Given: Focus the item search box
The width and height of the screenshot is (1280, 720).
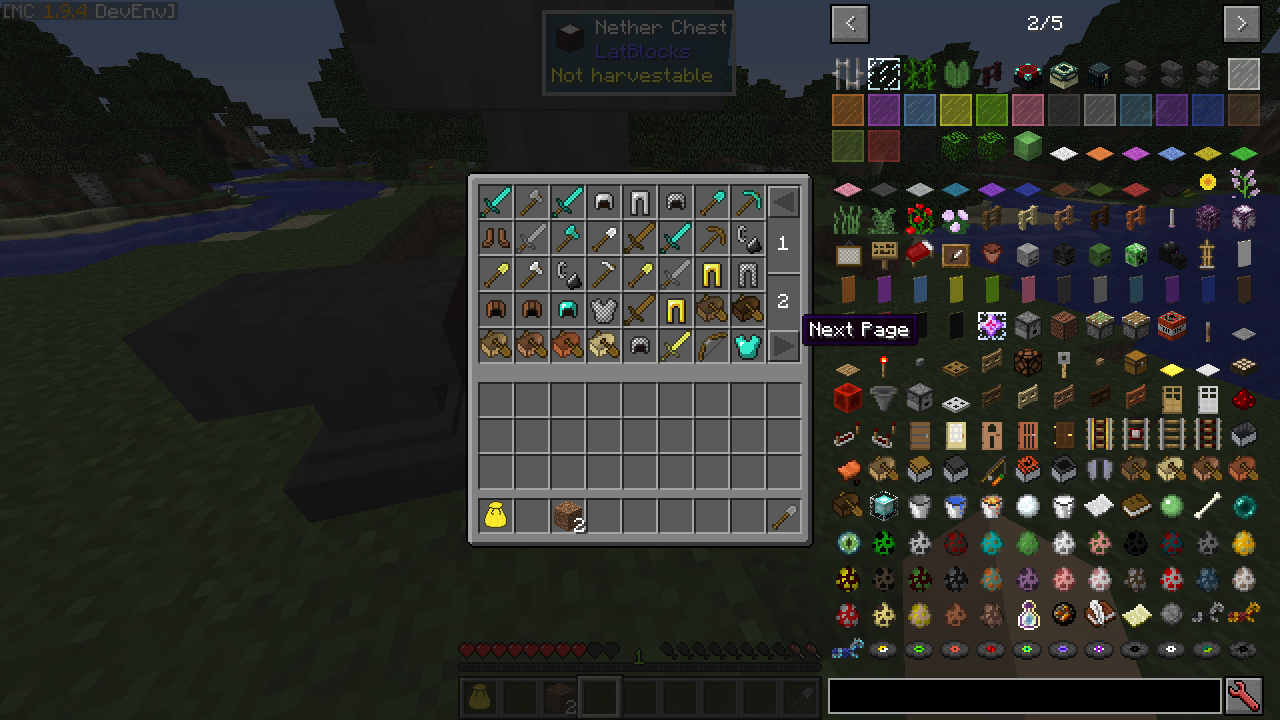Looking at the screenshot, I should 1024,695.
